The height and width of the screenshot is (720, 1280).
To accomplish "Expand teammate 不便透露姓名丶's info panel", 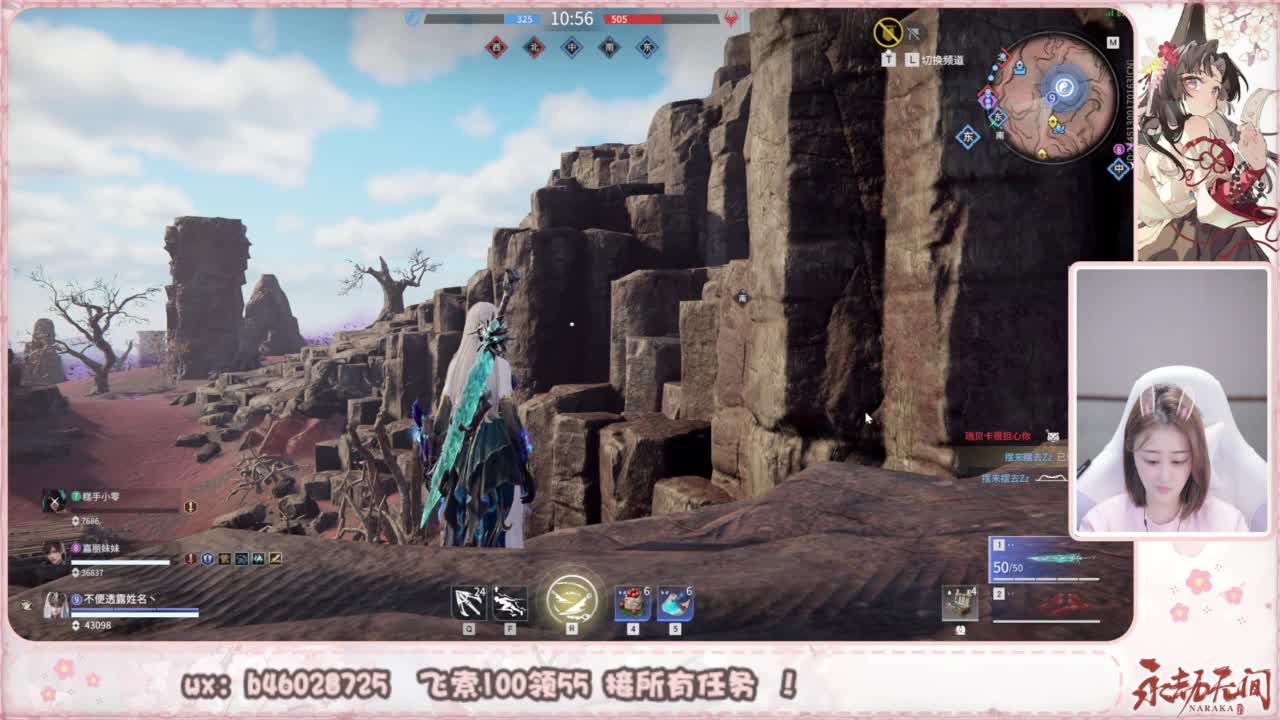I will pyautogui.click(x=114, y=599).
